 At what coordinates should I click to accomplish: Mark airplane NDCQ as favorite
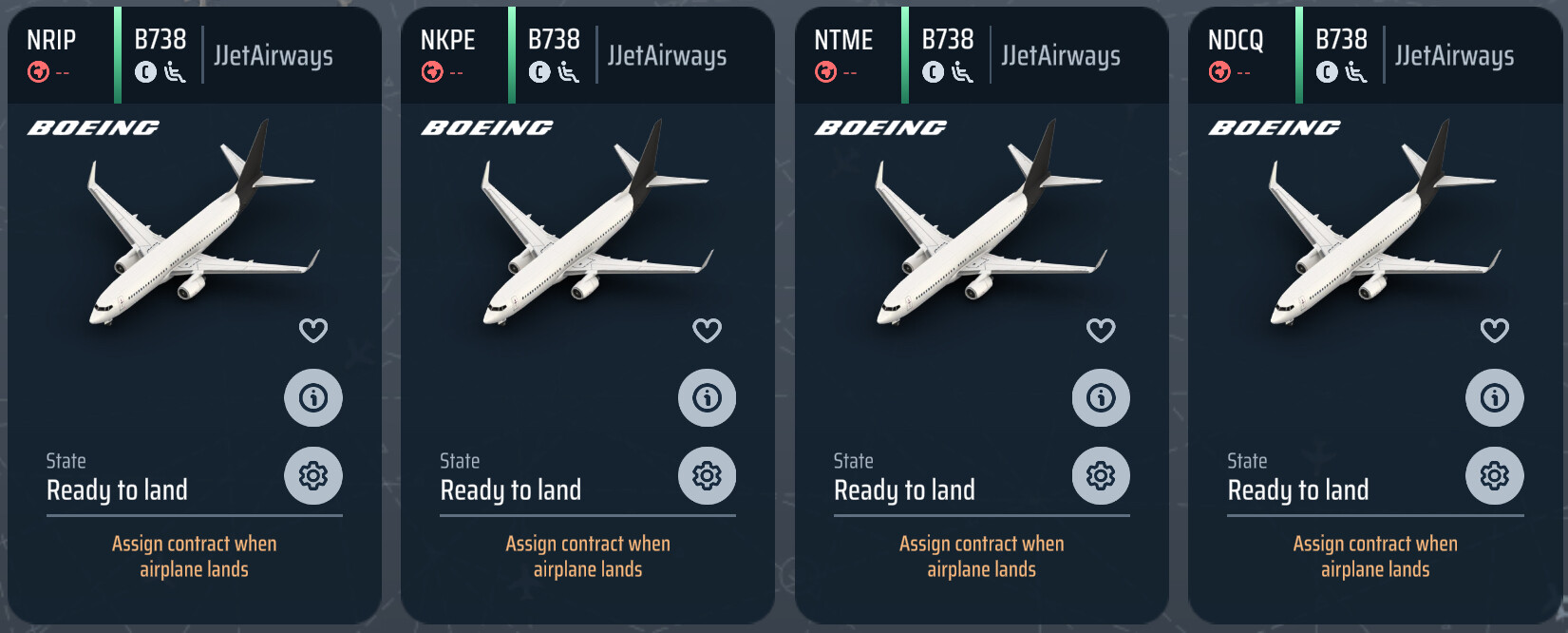[1495, 331]
